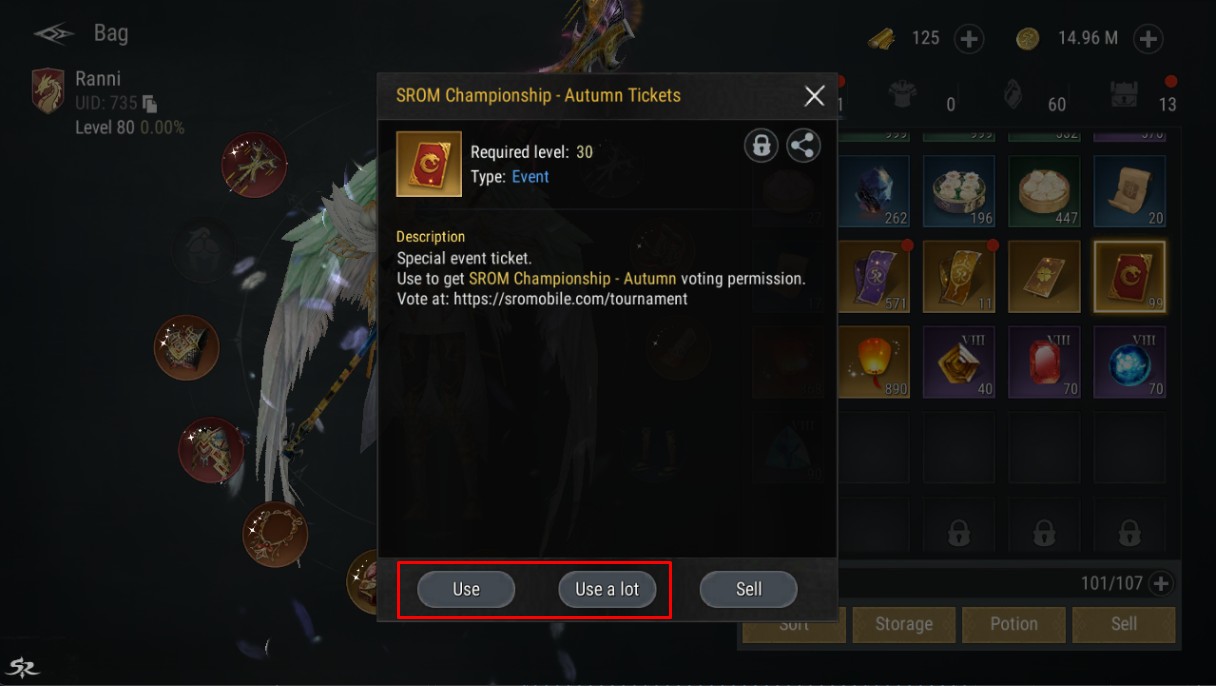
Task: Select the necklace equipment slot
Action: (x=275, y=534)
